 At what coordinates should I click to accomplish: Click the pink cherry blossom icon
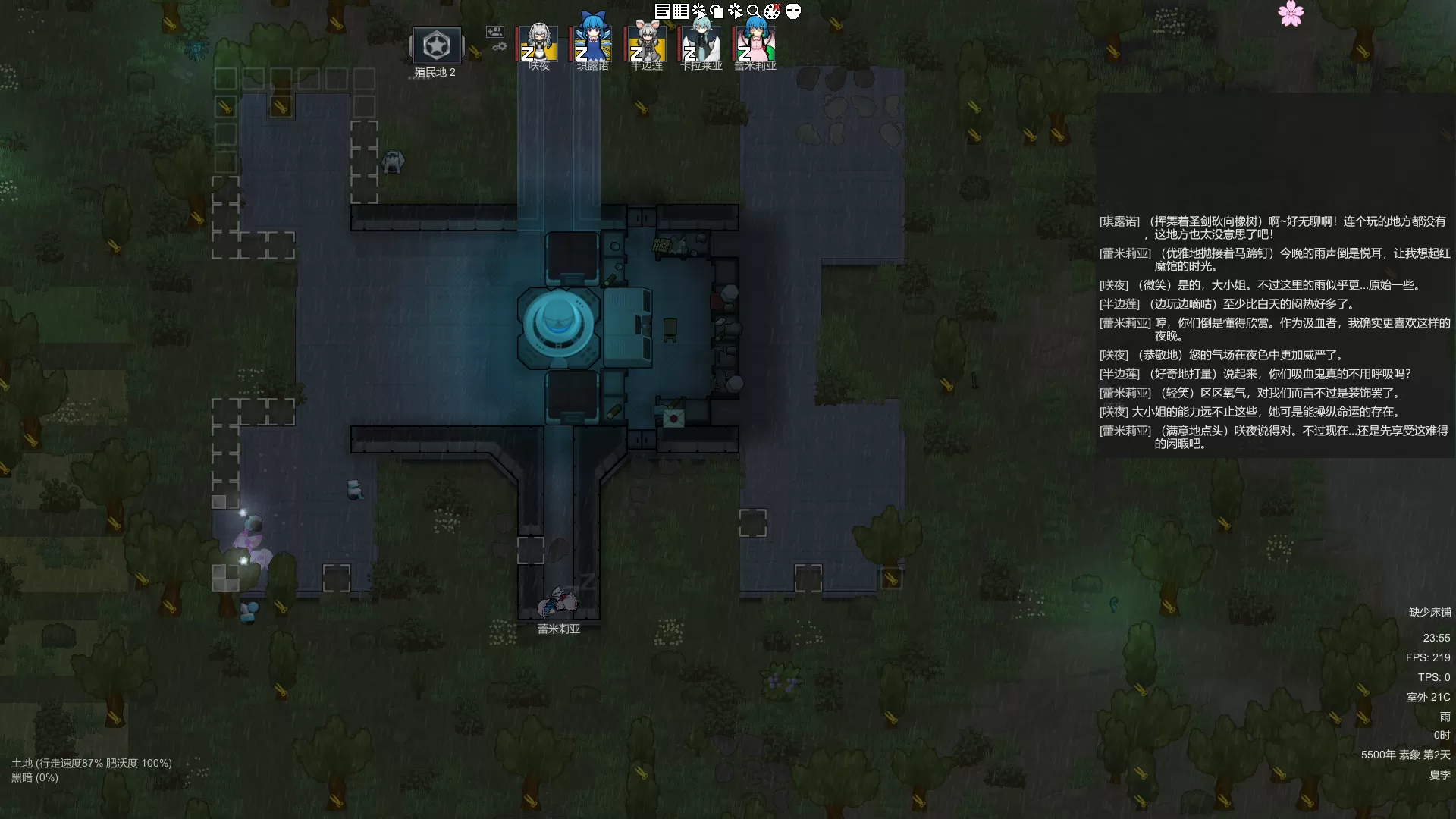click(1291, 13)
